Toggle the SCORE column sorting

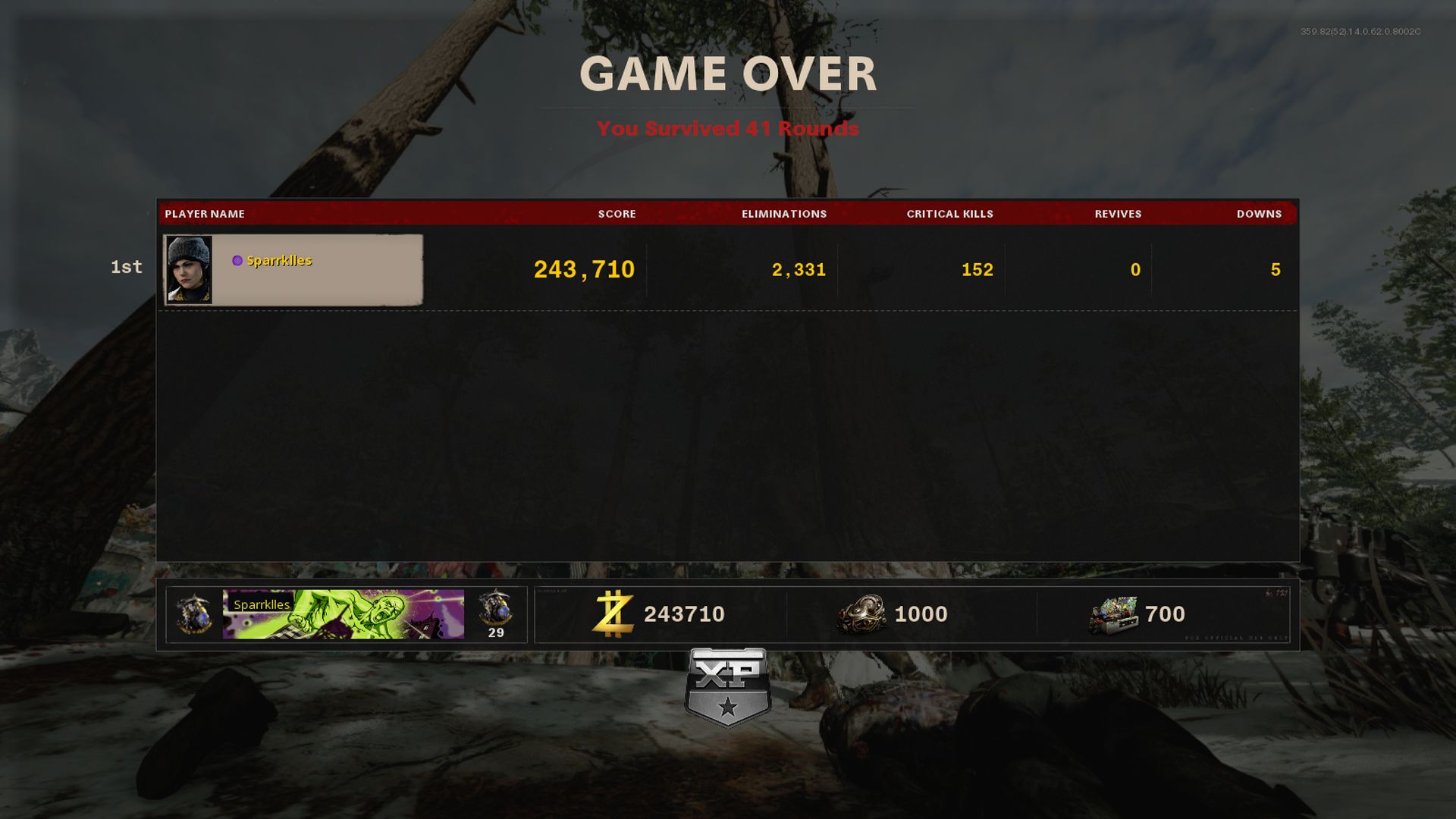pyautogui.click(x=616, y=214)
